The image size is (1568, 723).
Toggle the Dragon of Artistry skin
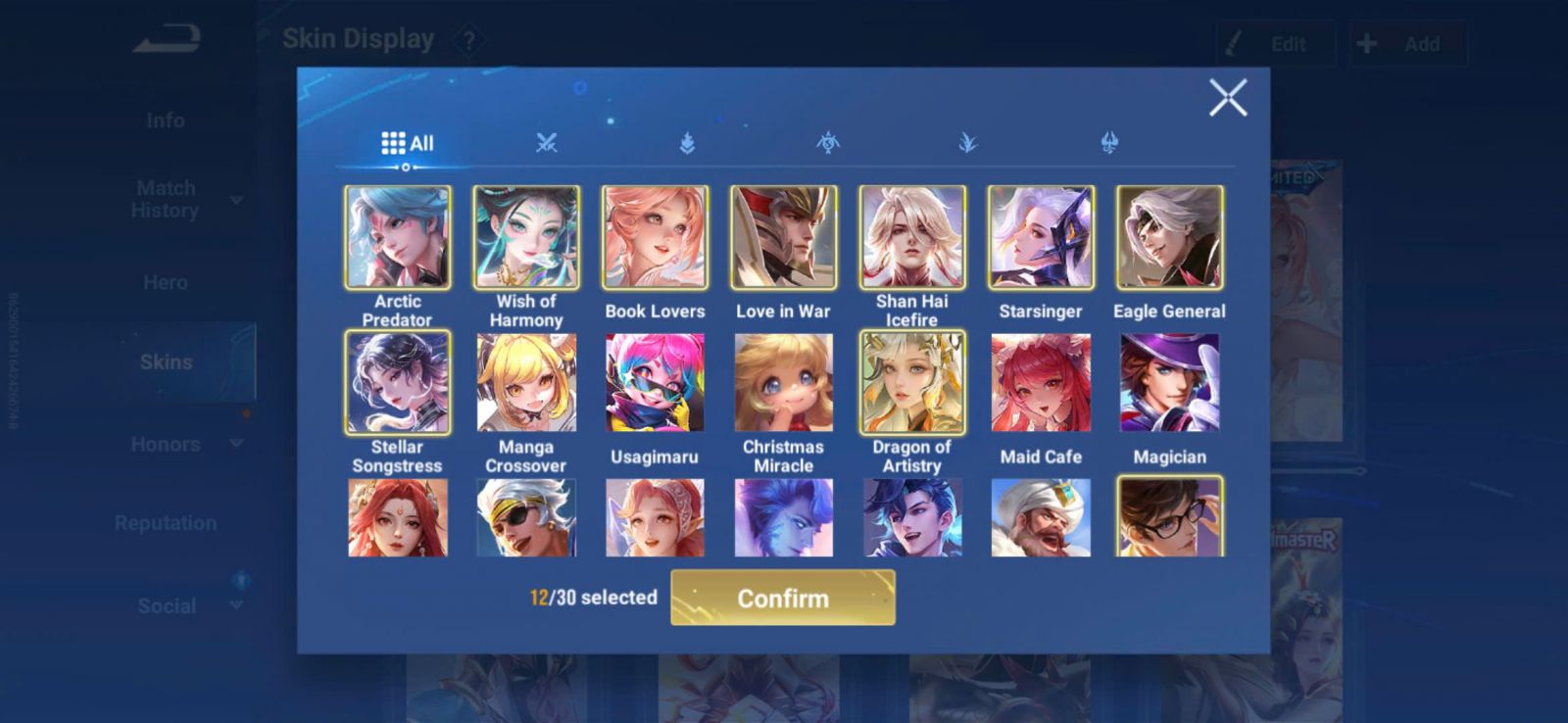[911, 383]
